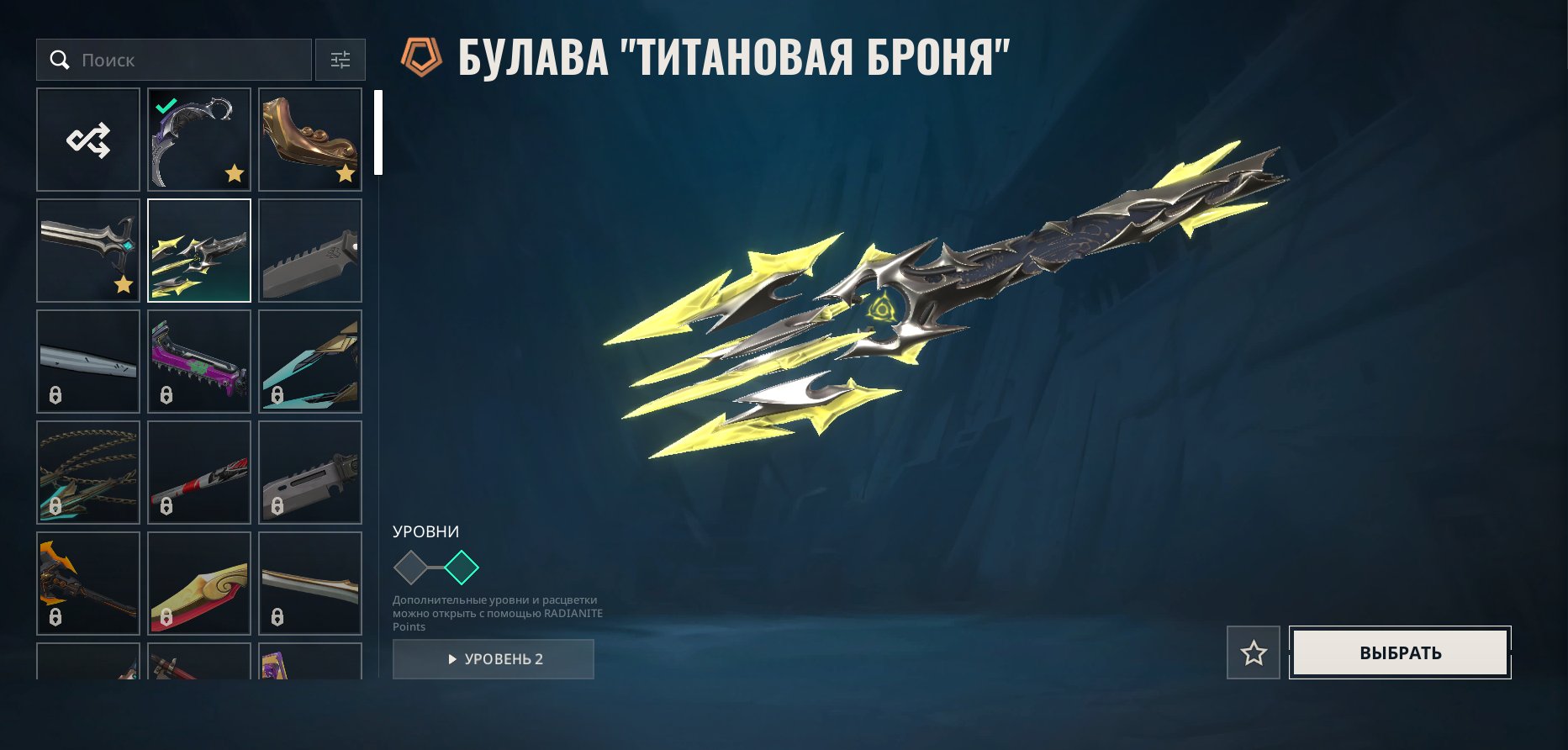Image resolution: width=1568 pixels, height=750 pixels.
Task: Select the Titanmail mace thumbnail
Action: (198, 250)
